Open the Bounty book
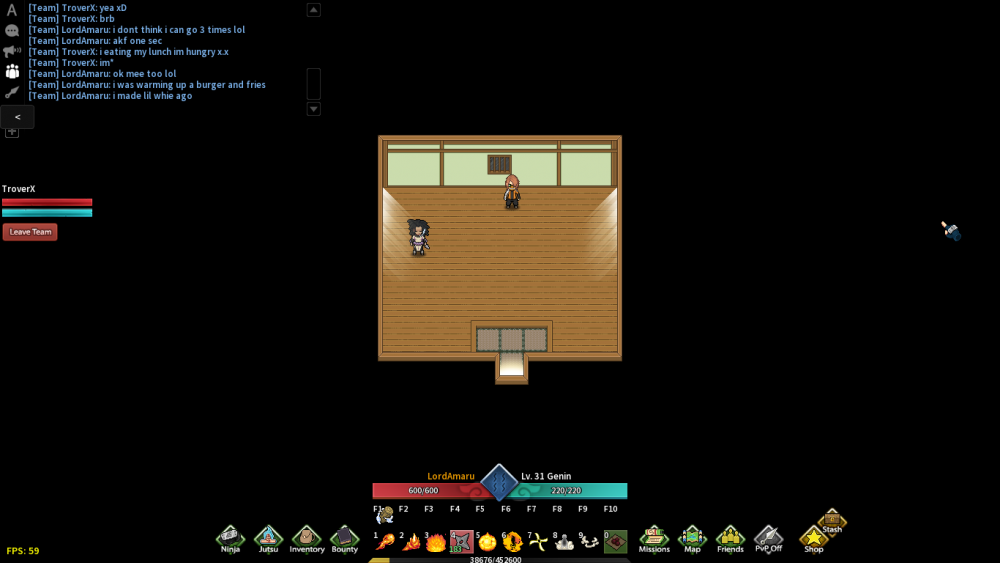Image resolution: width=1000 pixels, height=563 pixels. point(344,538)
